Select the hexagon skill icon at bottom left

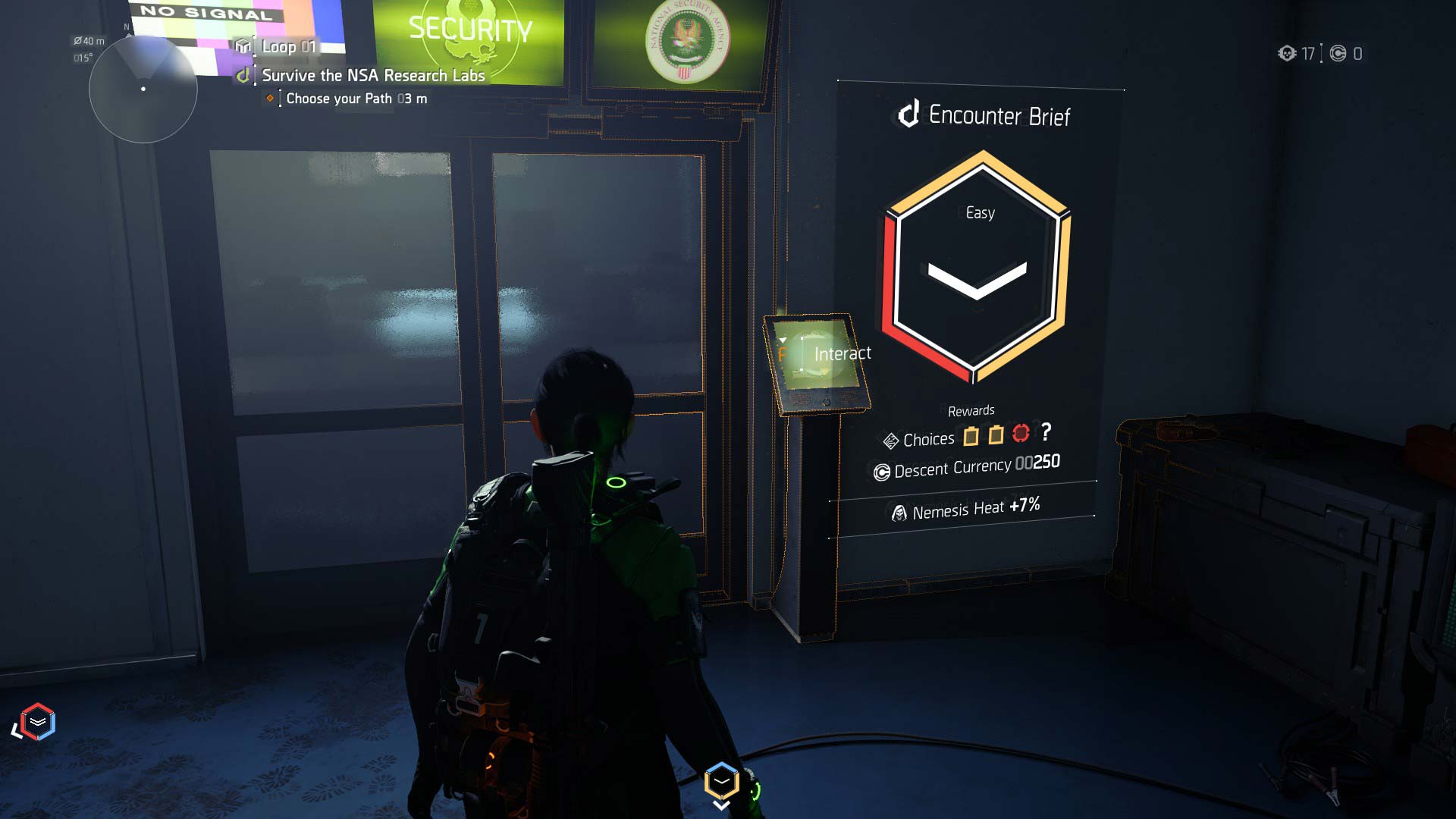[x=38, y=721]
